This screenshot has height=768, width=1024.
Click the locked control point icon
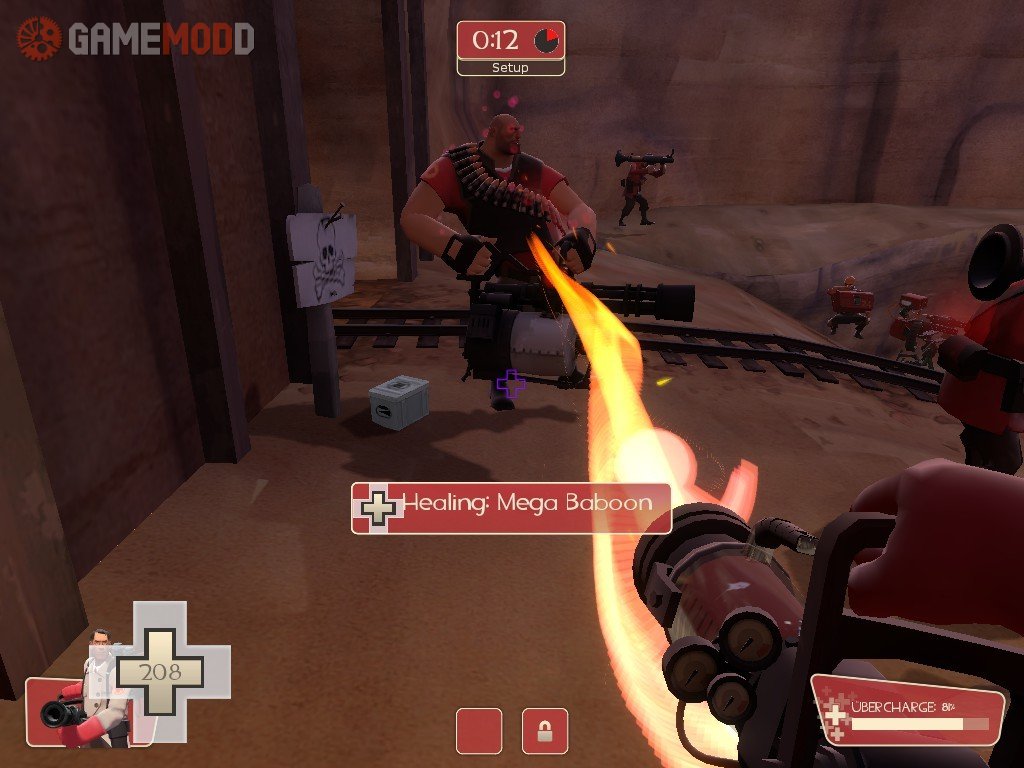click(x=545, y=731)
